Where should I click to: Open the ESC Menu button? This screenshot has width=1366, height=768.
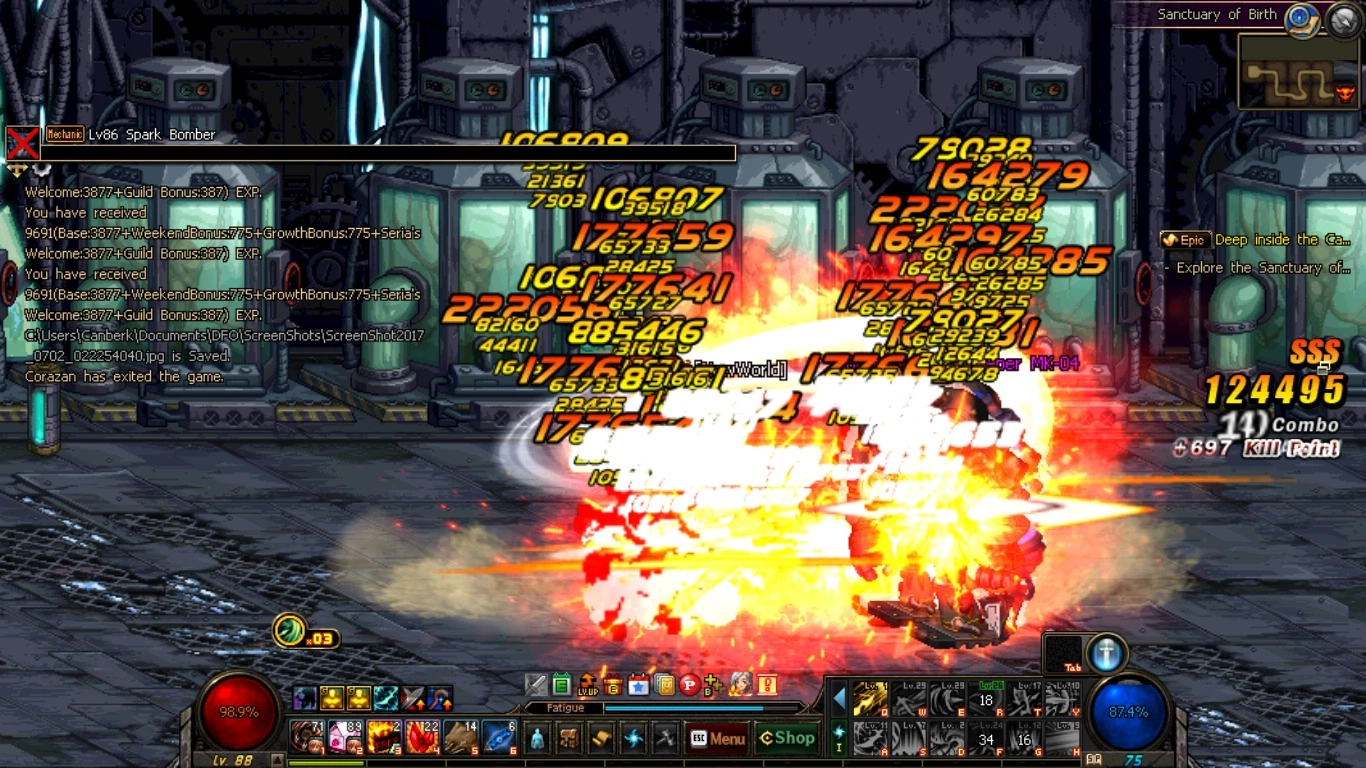[x=717, y=739]
